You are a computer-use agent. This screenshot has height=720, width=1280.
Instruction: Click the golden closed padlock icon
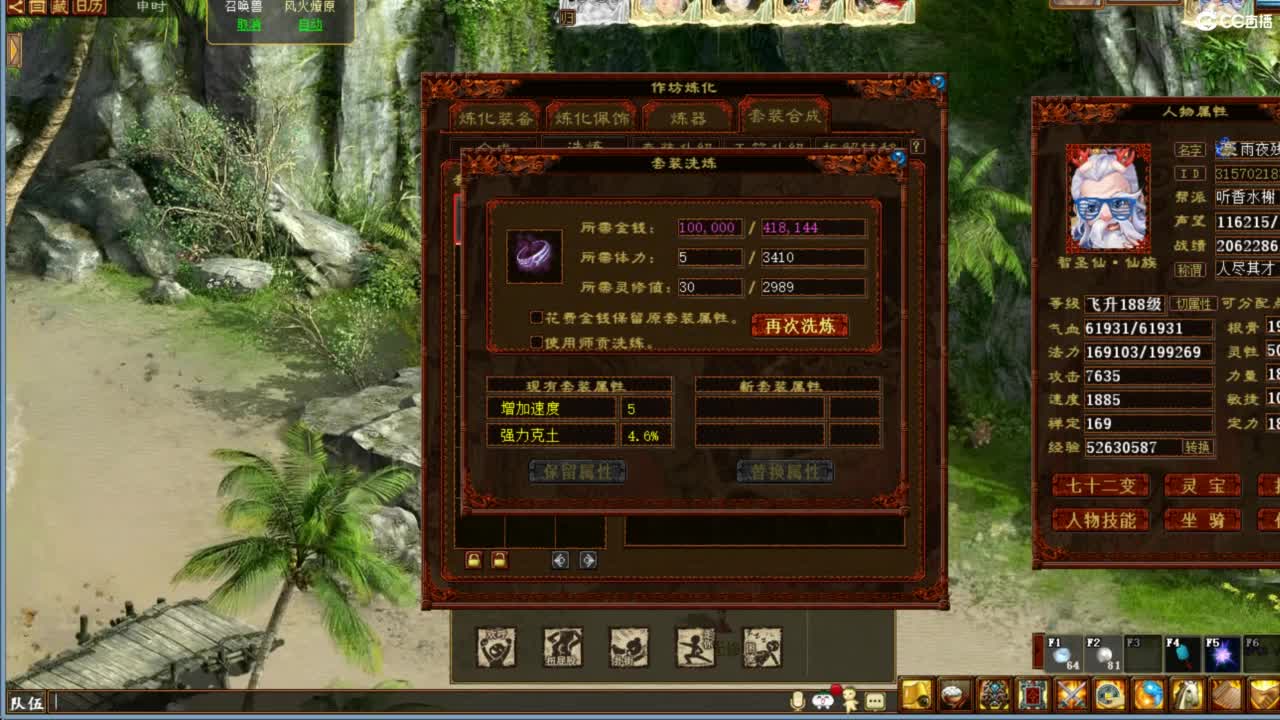473,560
